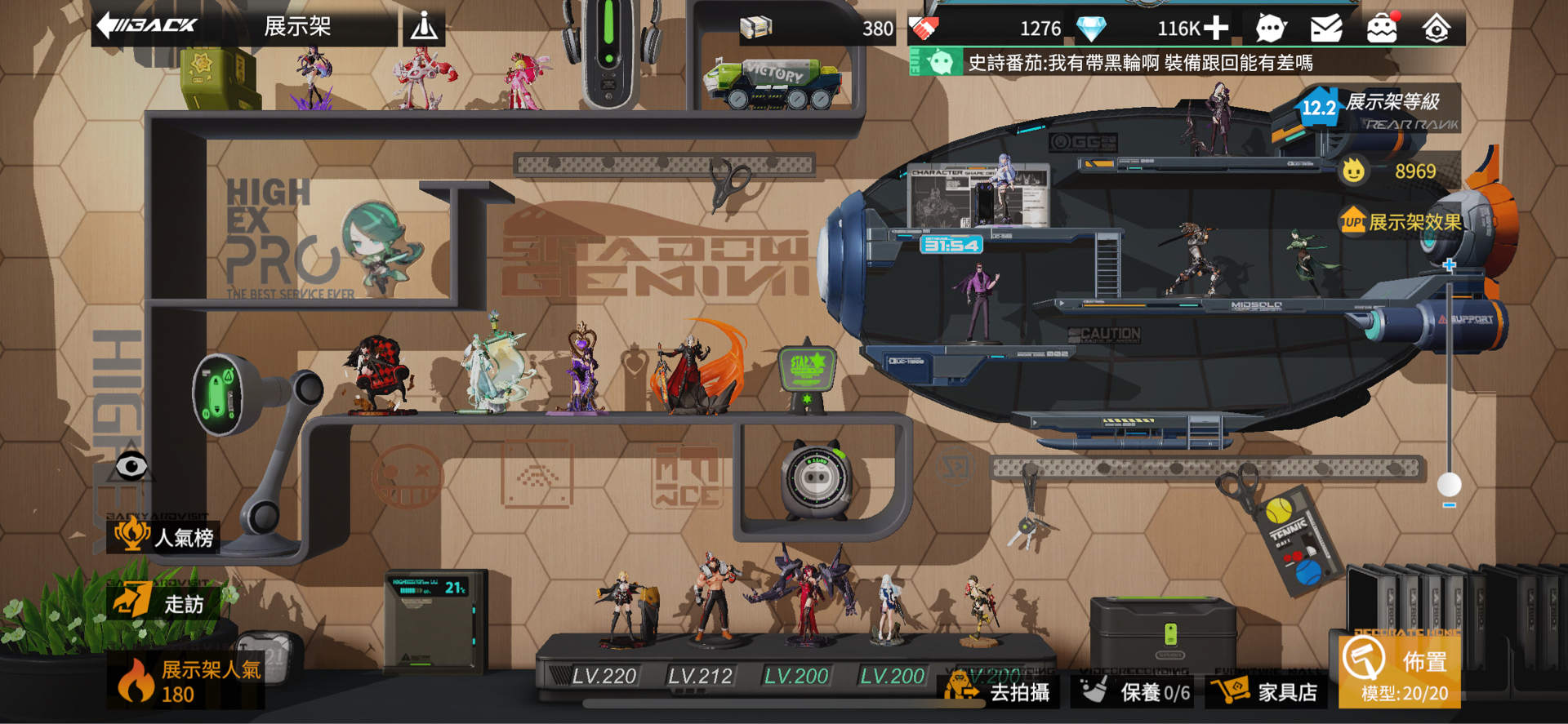
Task: Zoom in with the blue plus on the slider
Action: 1450,265
